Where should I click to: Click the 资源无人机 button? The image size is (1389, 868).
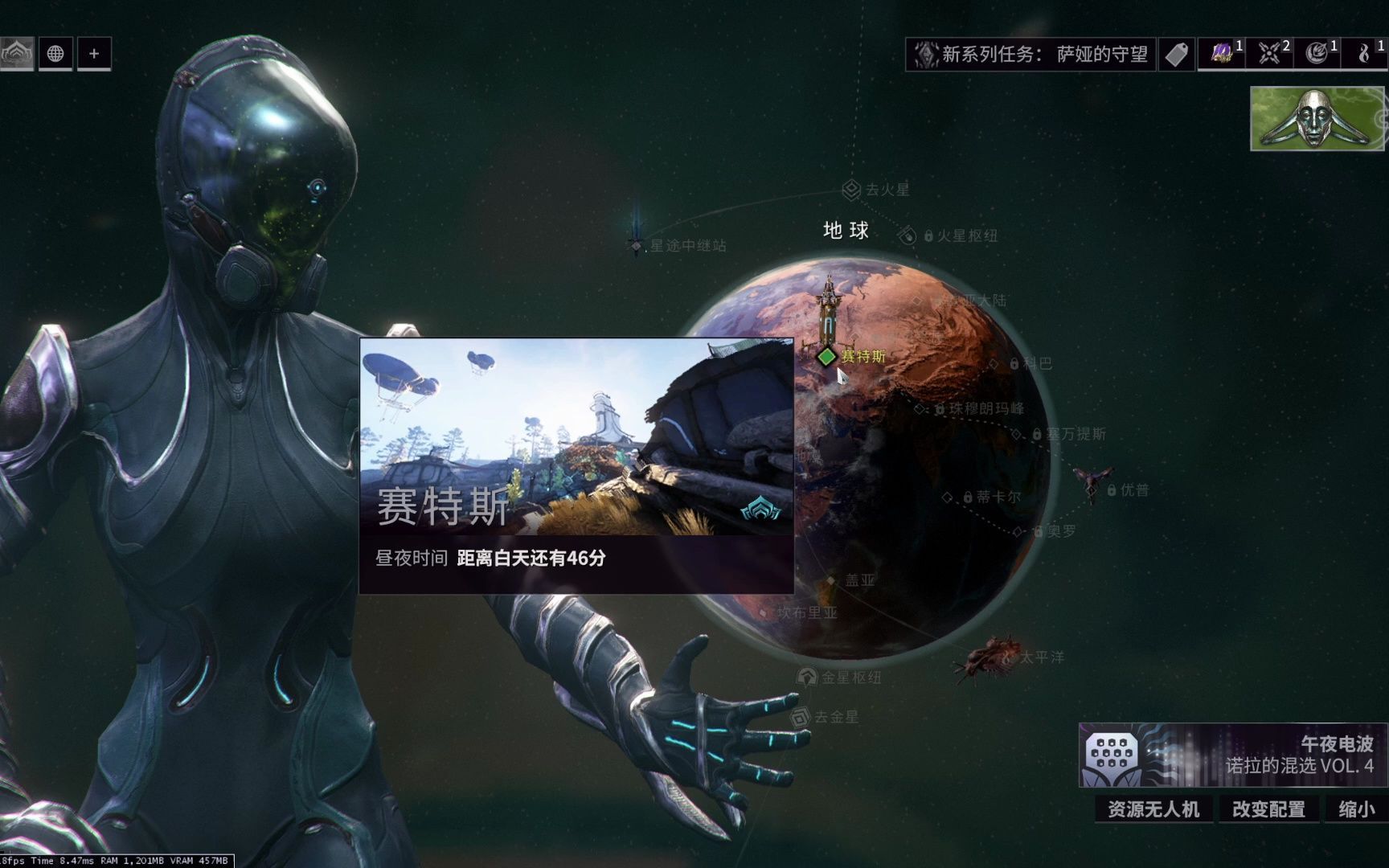coord(1153,809)
